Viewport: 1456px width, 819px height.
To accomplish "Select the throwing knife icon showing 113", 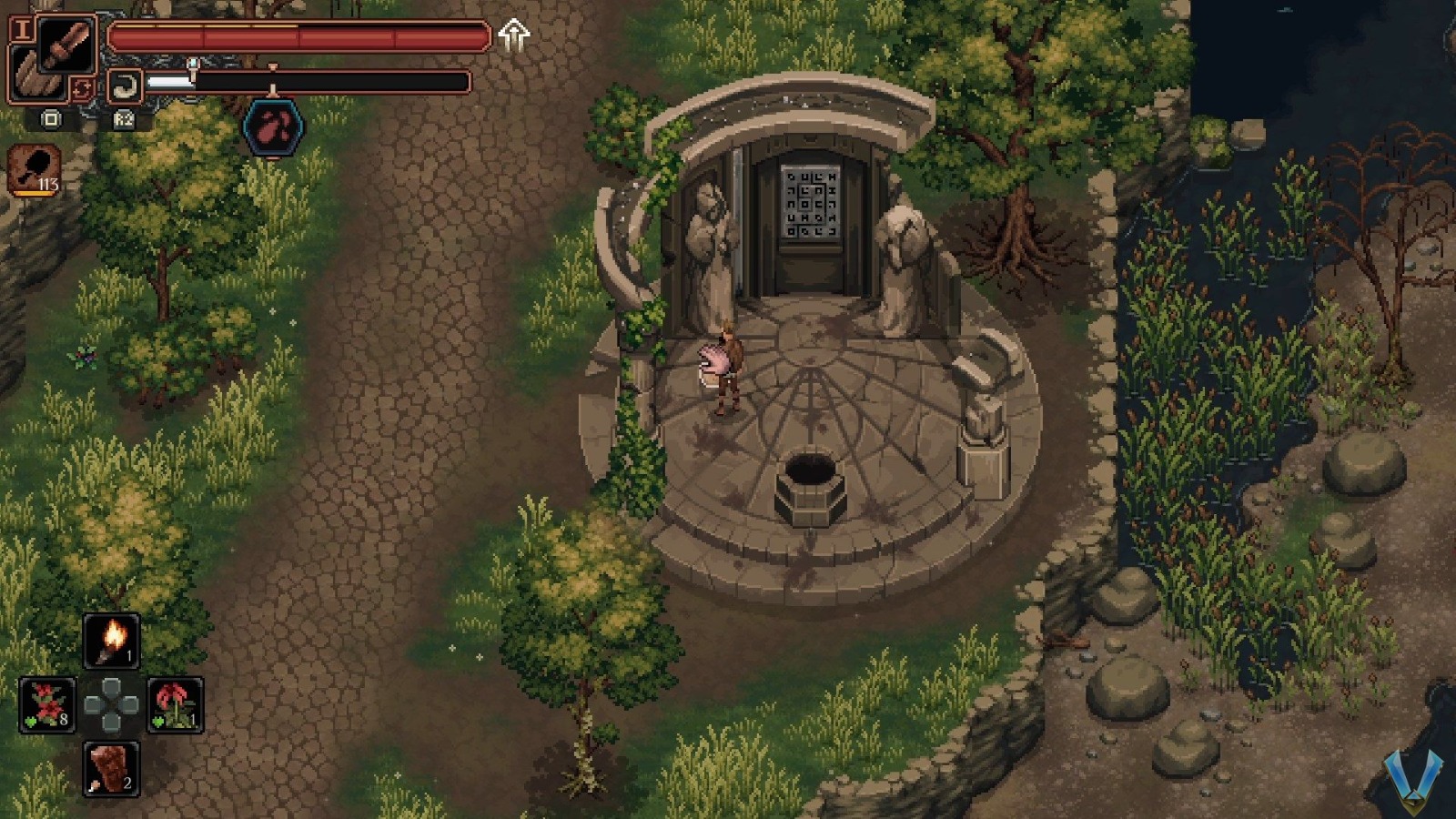I will pyautogui.click(x=33, y=171).
